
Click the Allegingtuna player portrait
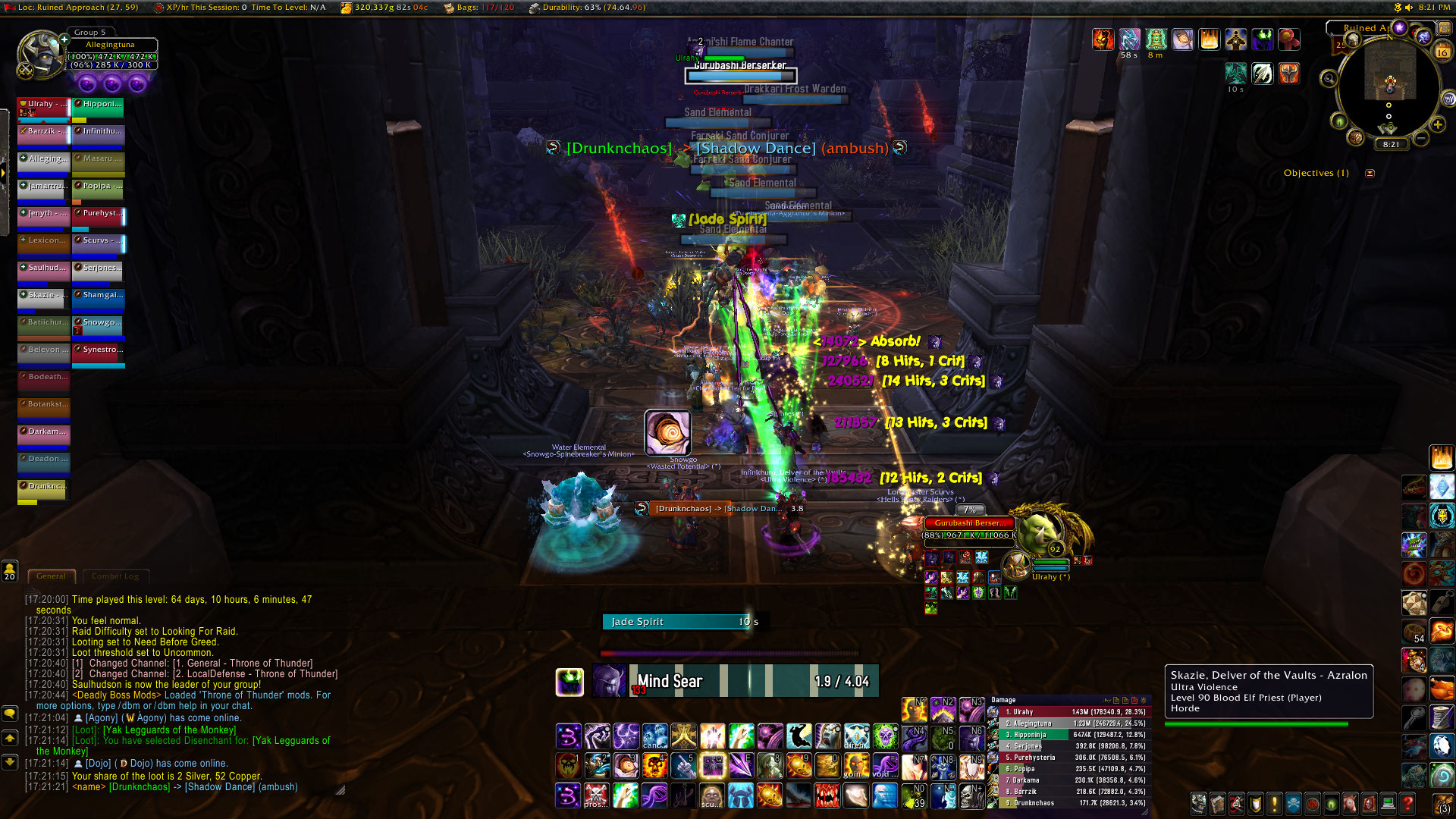[42, 54]
